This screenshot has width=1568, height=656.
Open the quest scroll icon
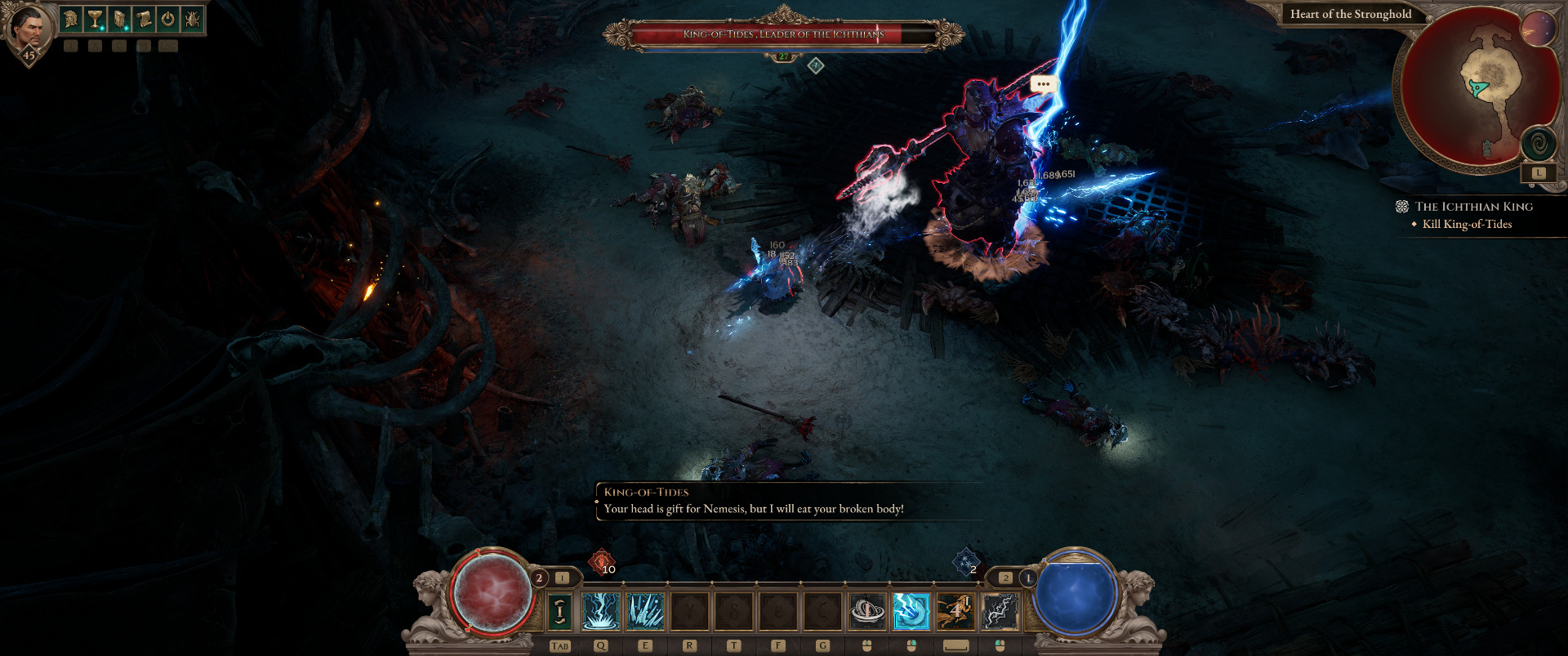(144, 19)
